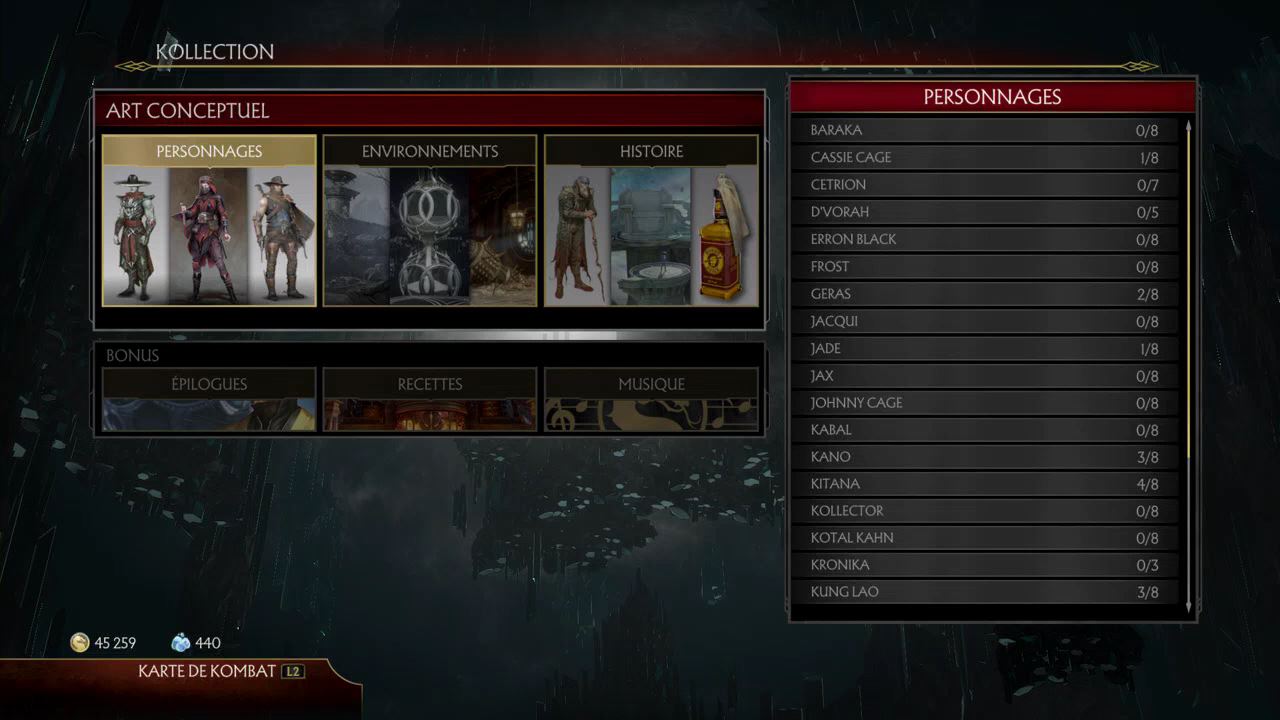Open the Musique bonus category

tap(651, 398)
